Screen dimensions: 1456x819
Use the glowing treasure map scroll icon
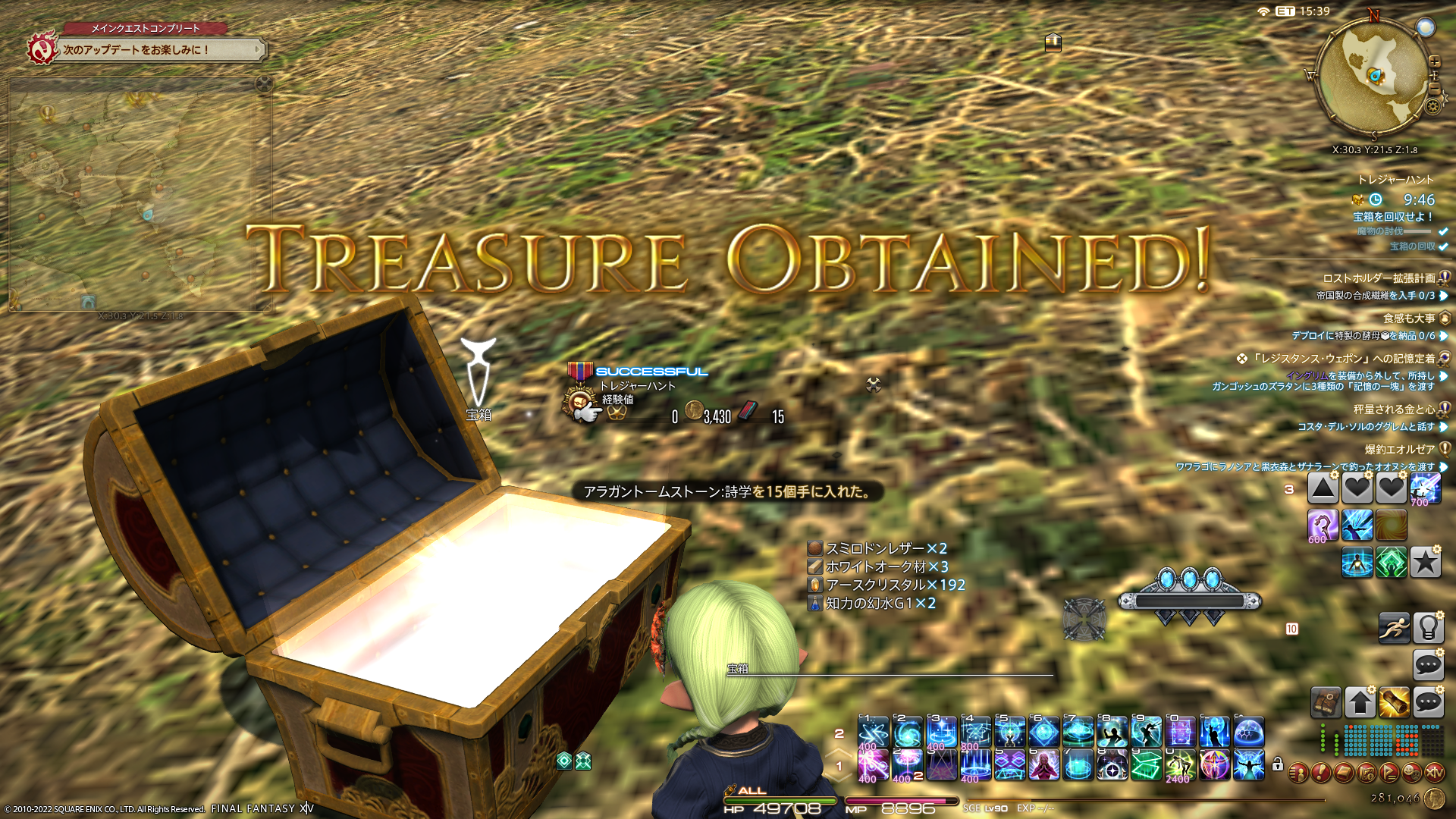click(1394, 702)
